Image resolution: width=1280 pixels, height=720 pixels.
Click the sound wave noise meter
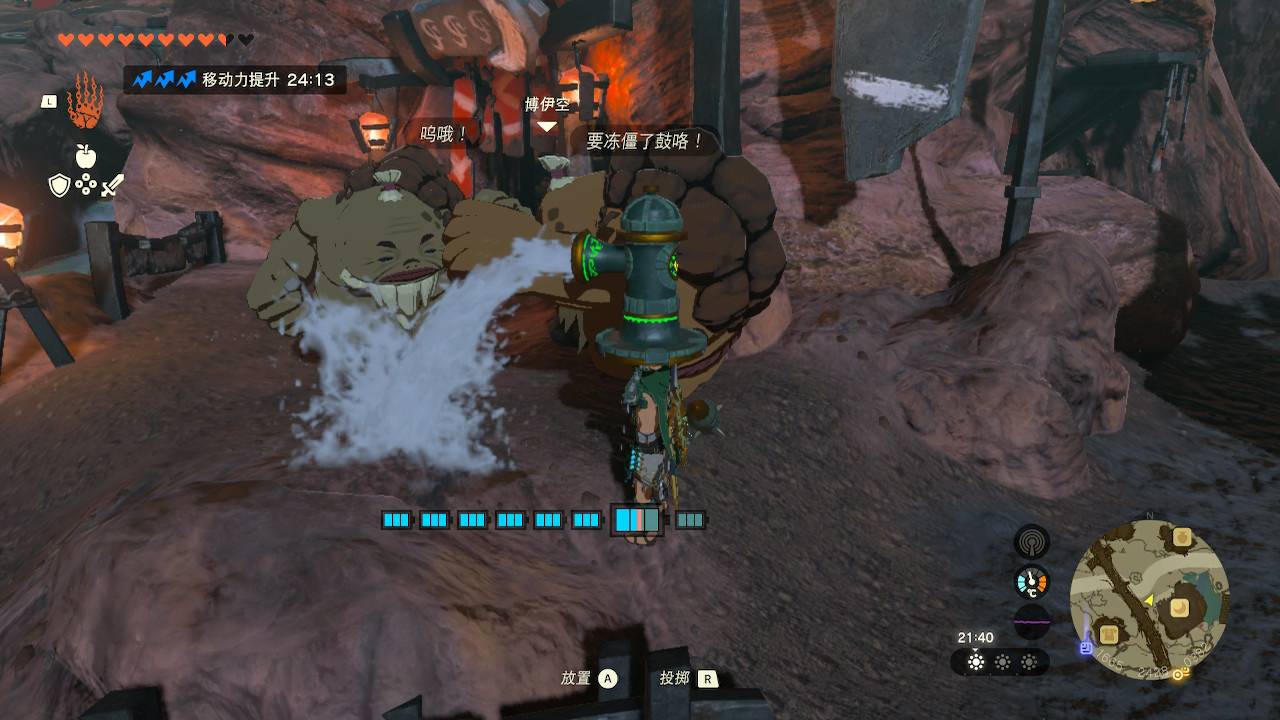tap(1031, 621)
